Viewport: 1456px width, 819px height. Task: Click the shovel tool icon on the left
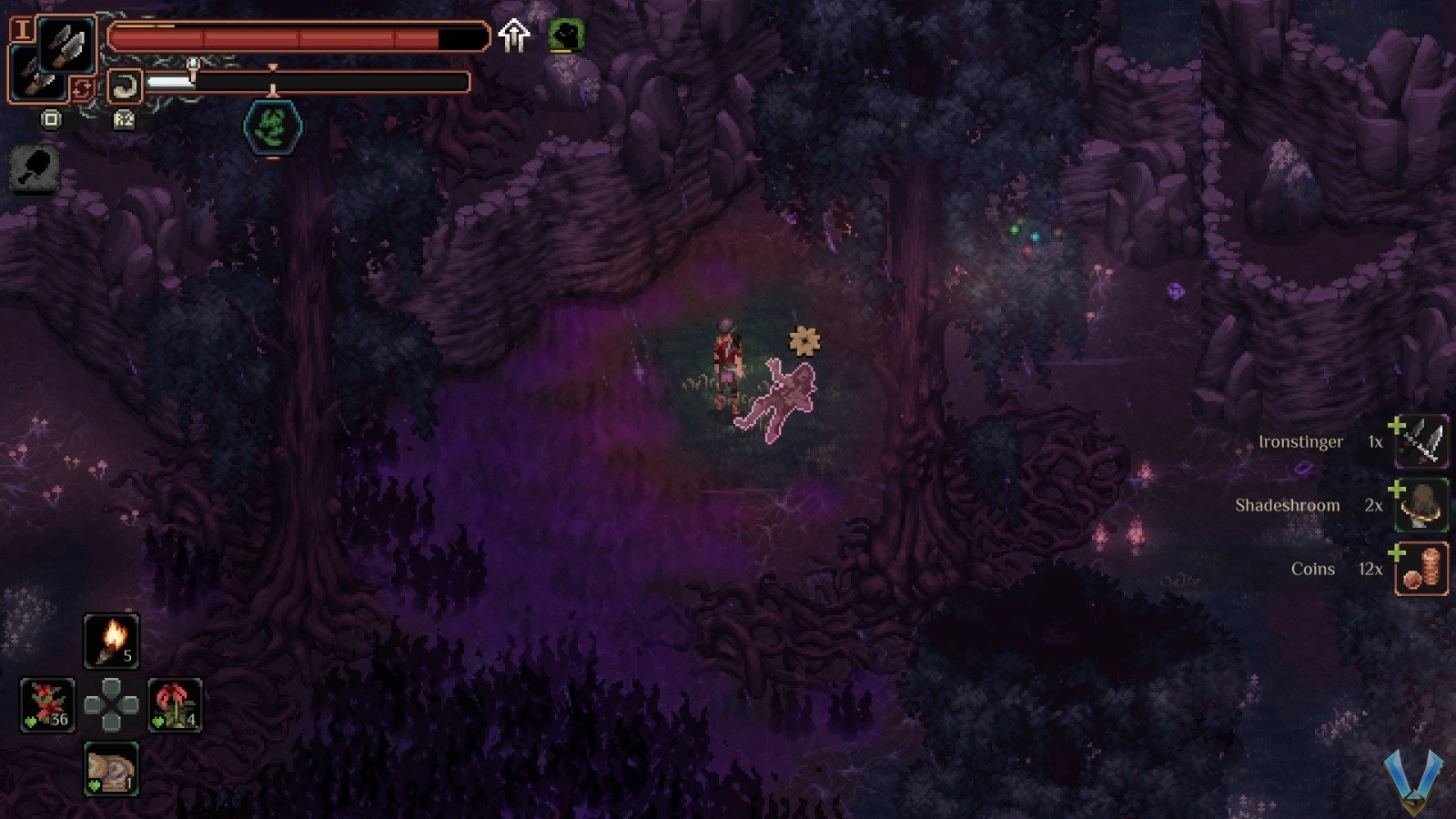(x=33, y=171)
